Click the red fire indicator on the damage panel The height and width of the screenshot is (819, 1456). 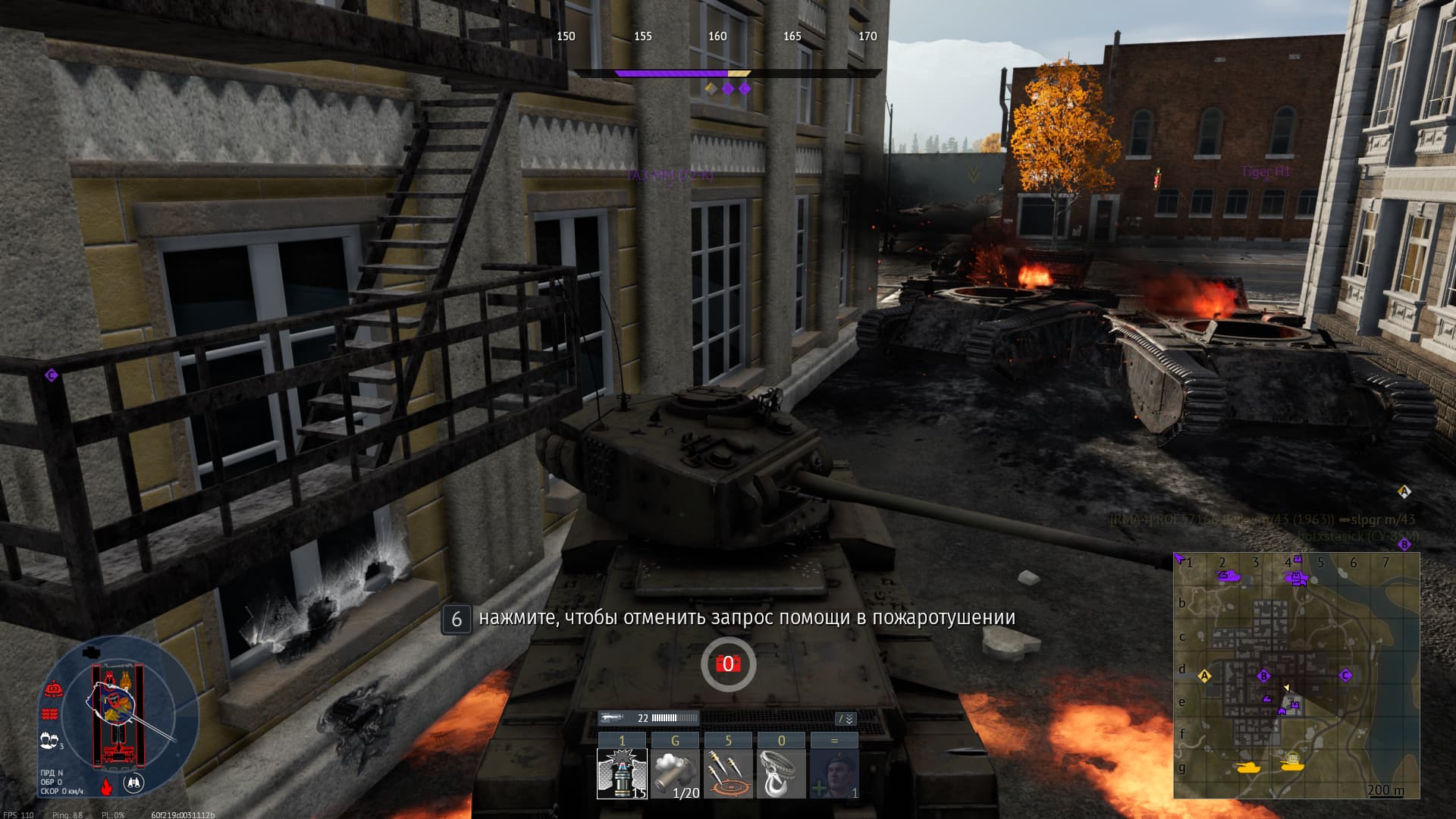click(107, 786)
